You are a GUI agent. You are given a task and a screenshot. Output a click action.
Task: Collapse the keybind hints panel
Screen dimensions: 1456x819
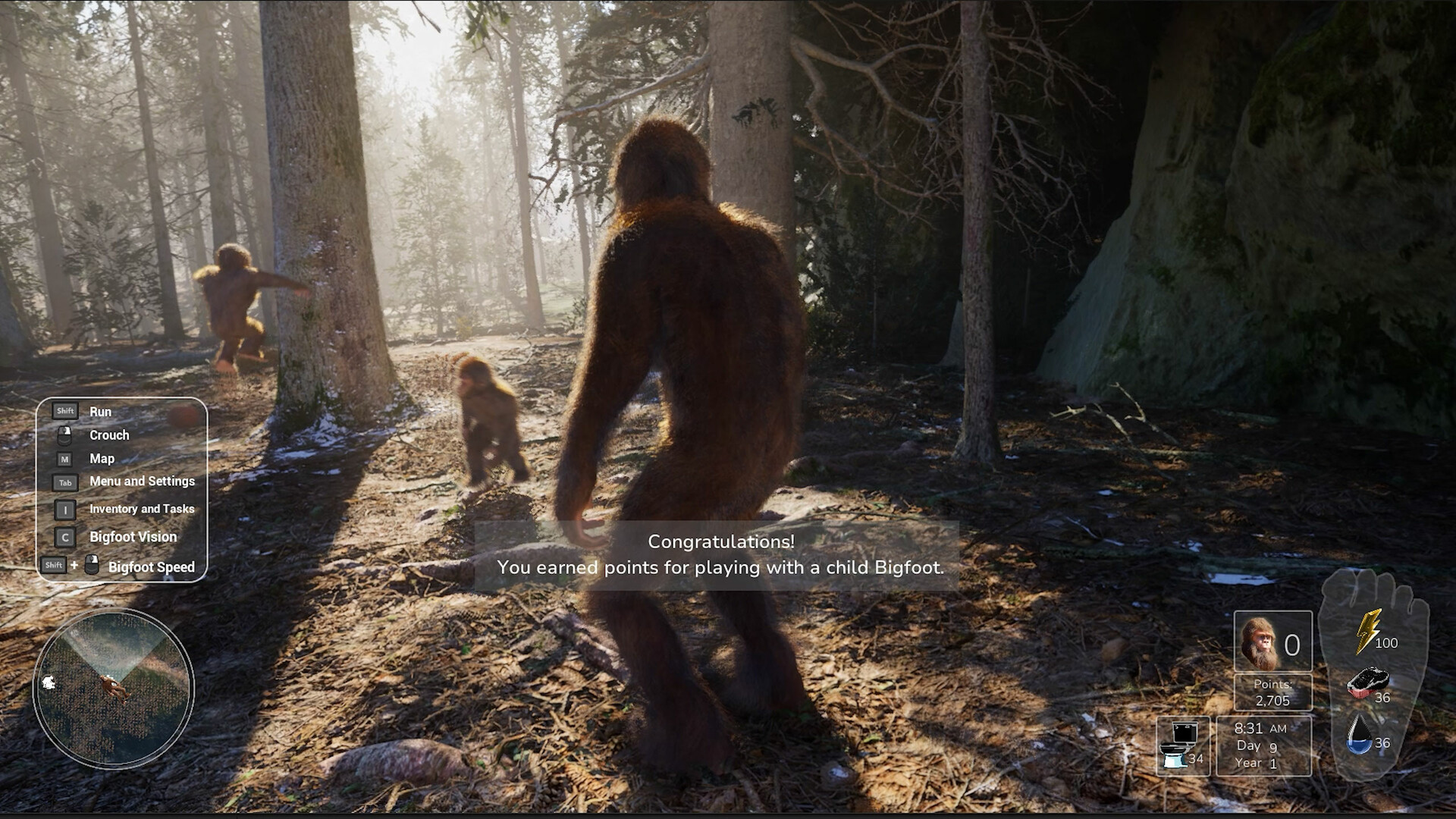point(121,488)
